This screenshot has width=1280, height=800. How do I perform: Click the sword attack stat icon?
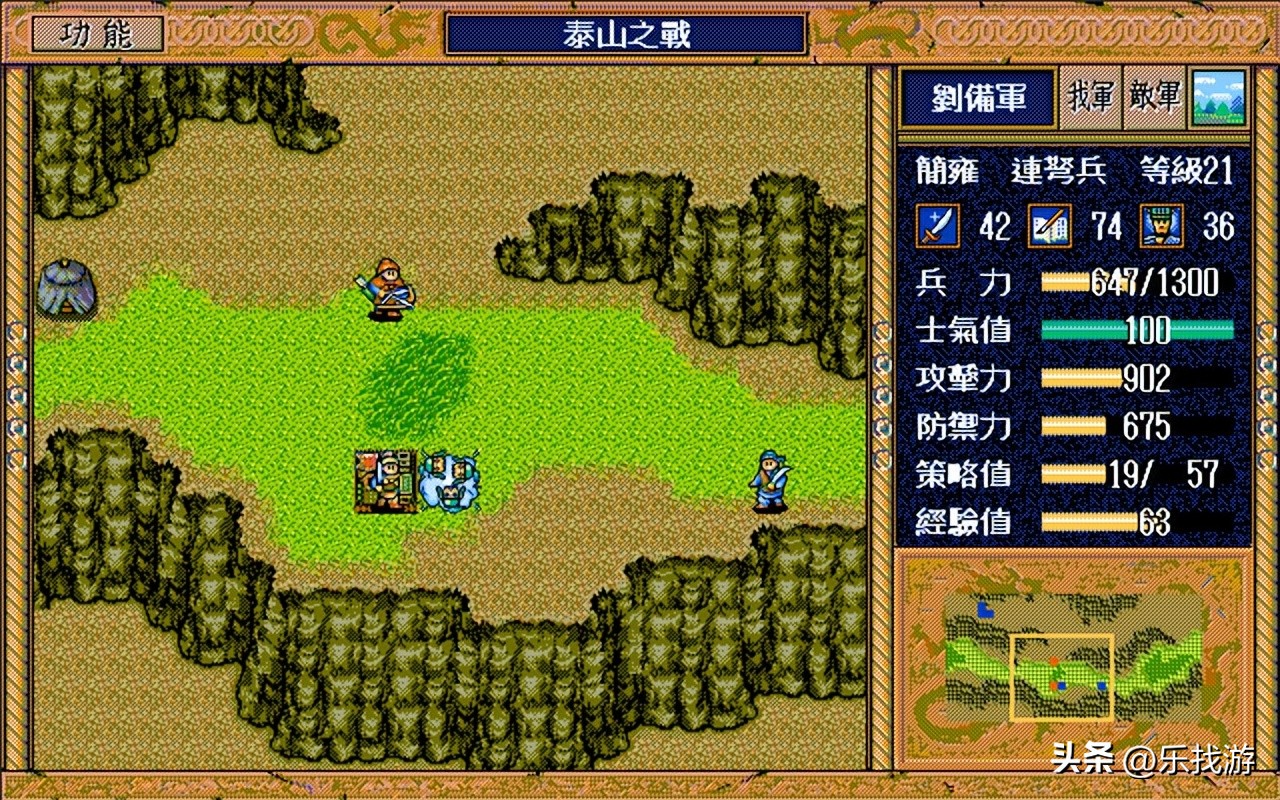coord(938,226)
